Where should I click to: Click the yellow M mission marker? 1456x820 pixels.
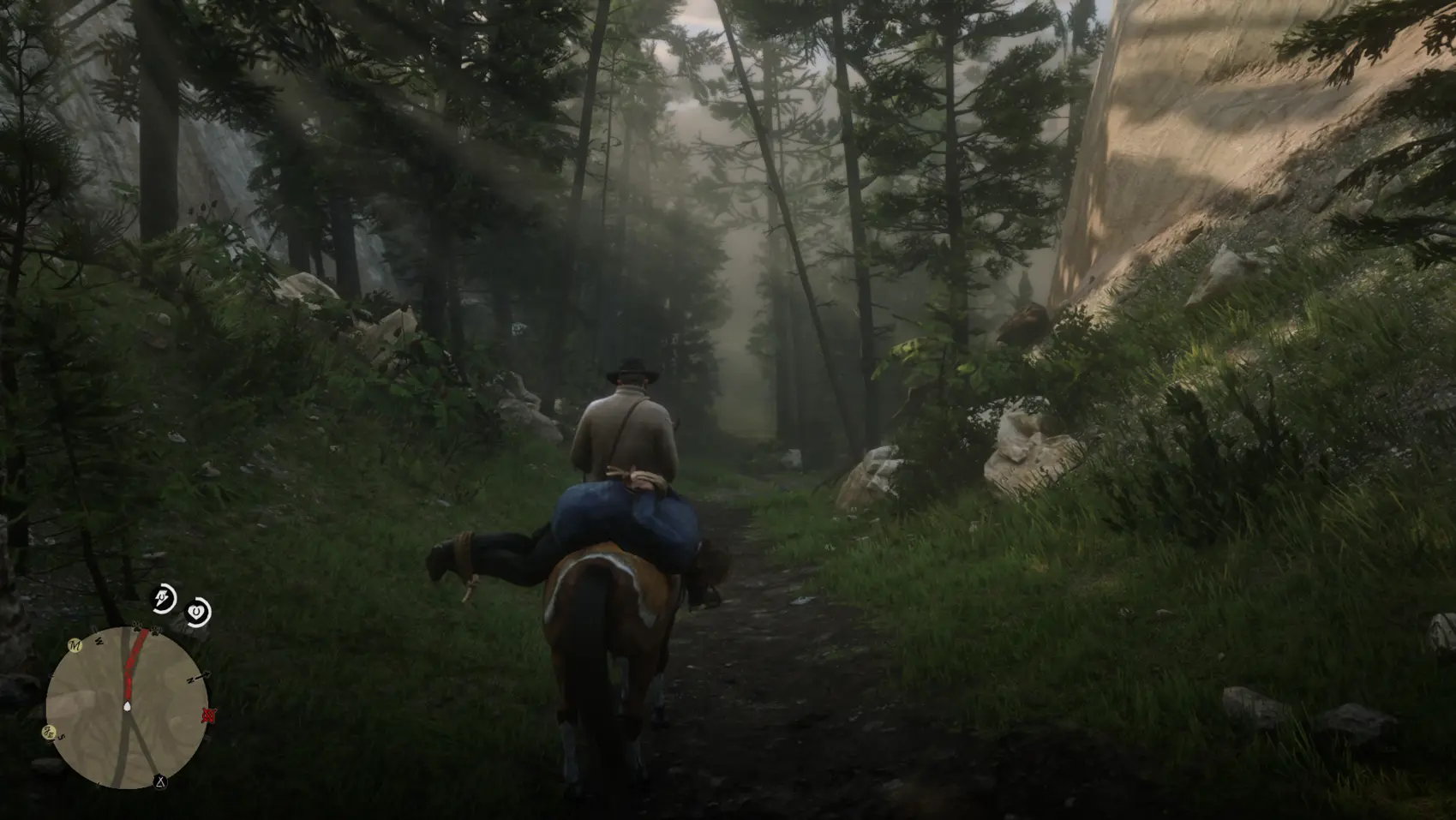click(x=75, y=645)
